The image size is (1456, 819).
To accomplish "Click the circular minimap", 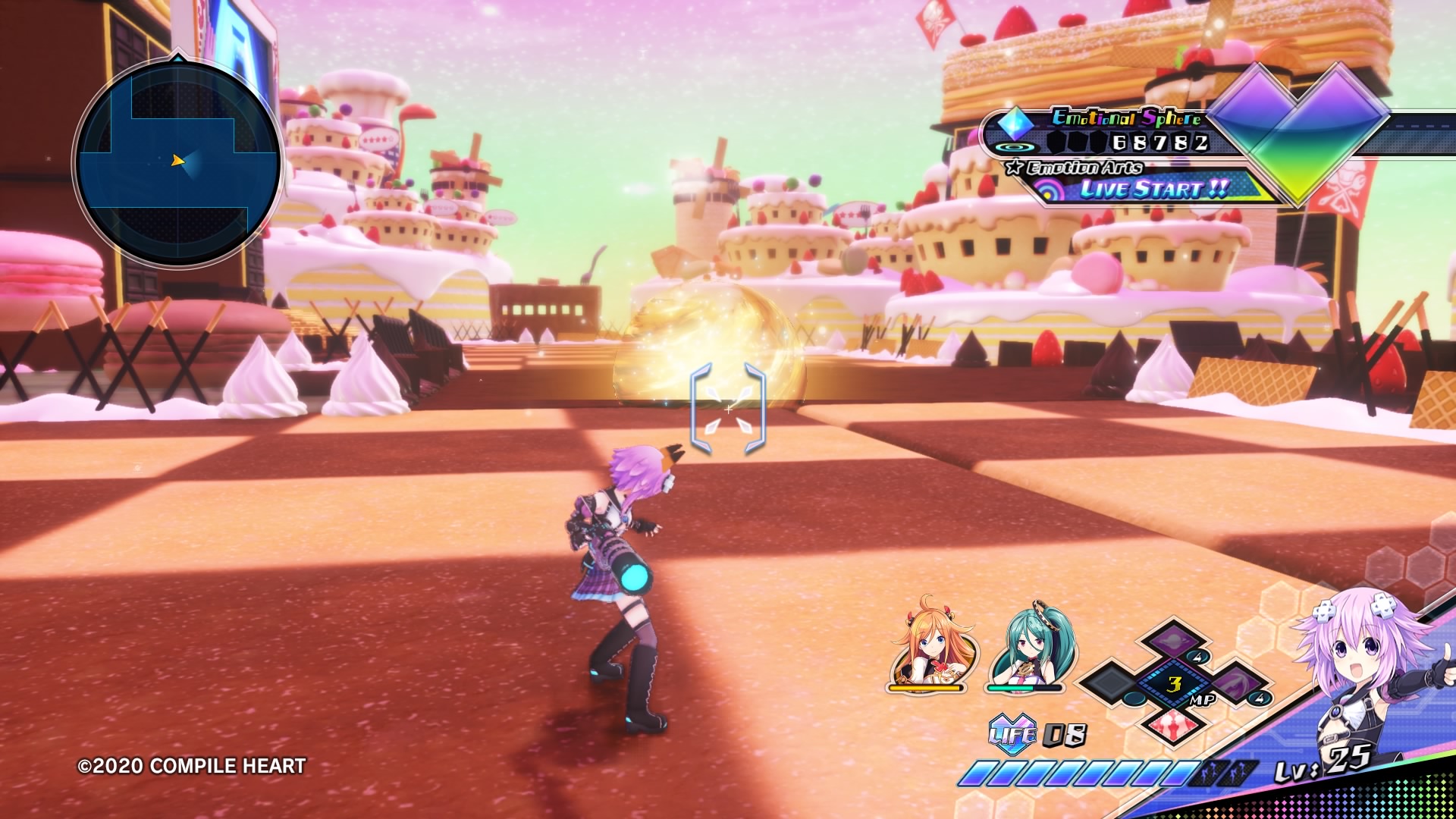I will [x=177, y=162].
